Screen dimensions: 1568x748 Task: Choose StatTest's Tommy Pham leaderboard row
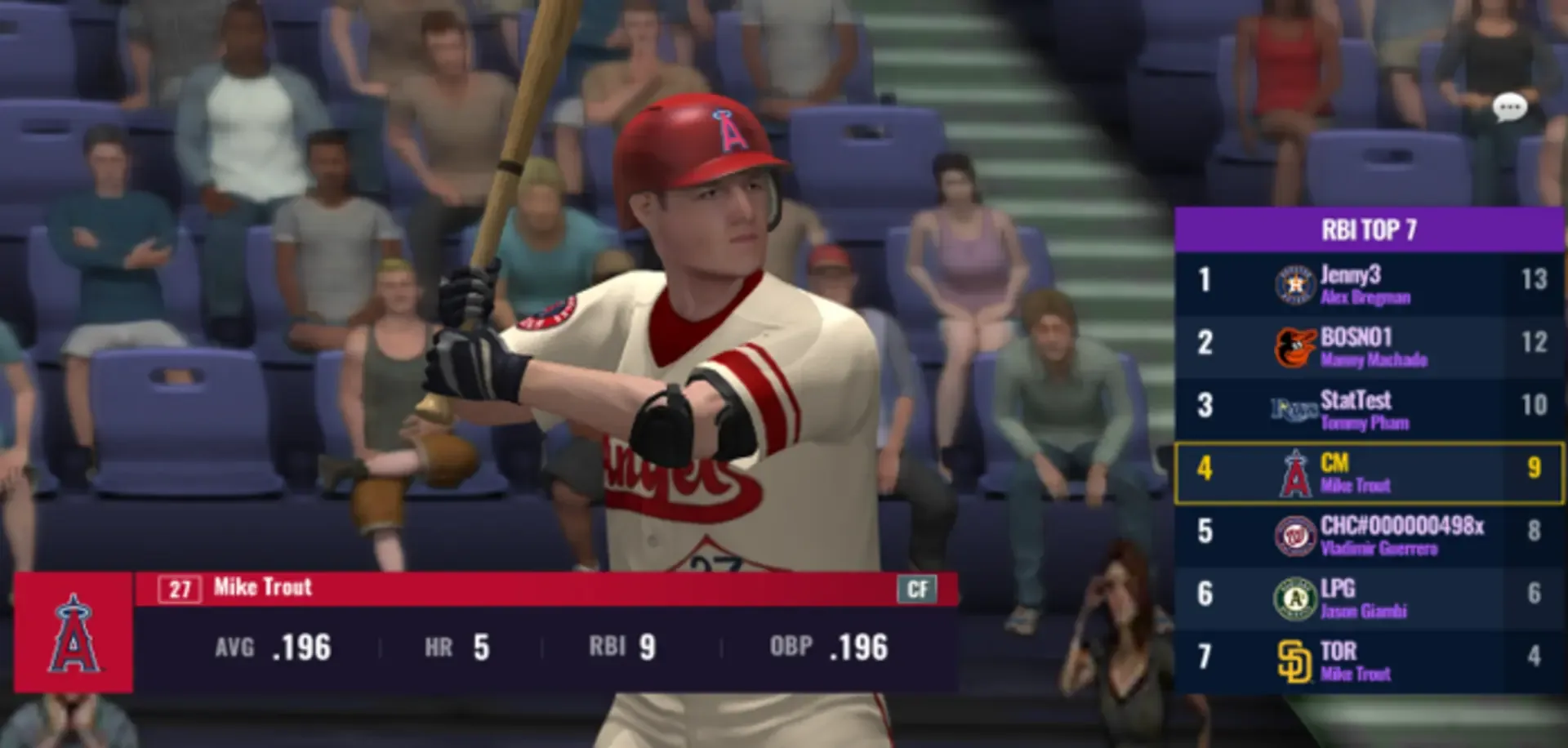(1370, 408)
